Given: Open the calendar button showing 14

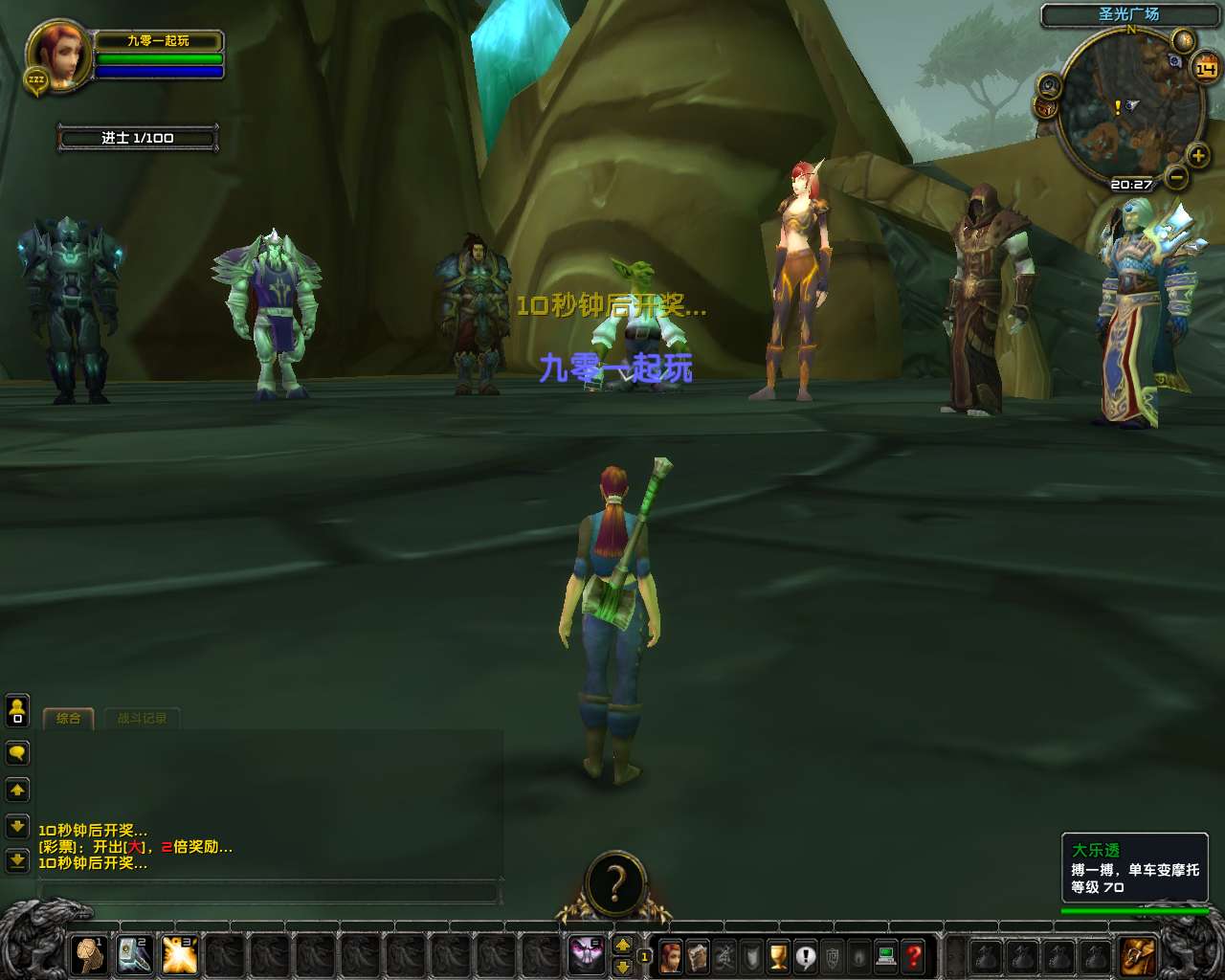Looking at the screenshot, I should [1205, 69].
